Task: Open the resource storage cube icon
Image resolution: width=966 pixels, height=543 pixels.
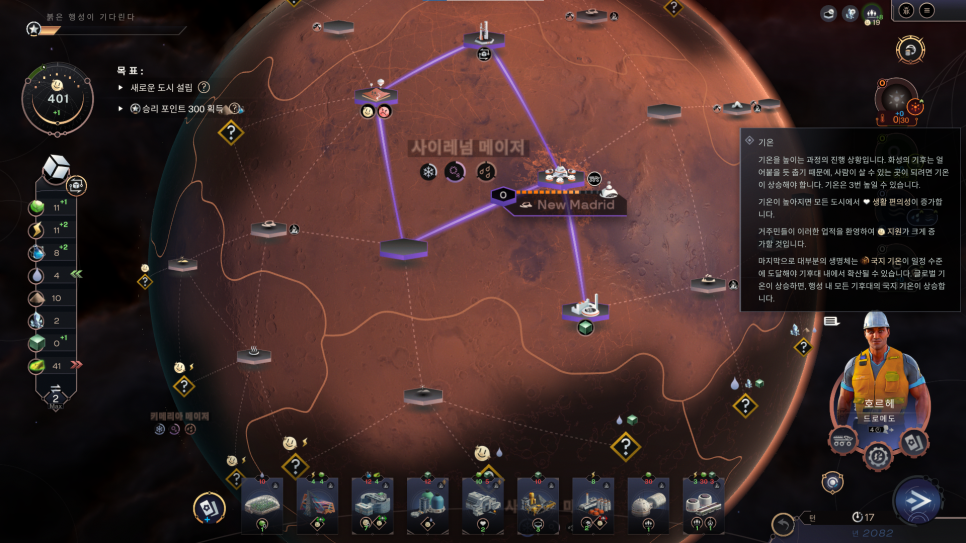Action: 56,170
